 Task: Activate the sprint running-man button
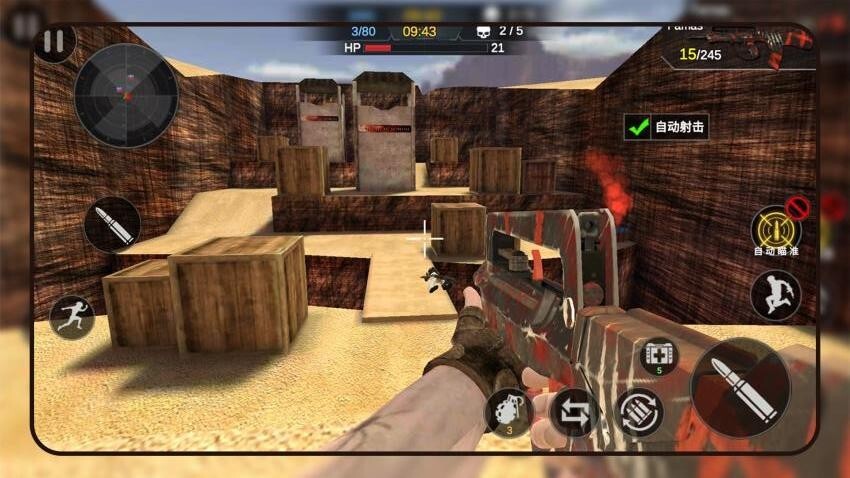[72, 316]
